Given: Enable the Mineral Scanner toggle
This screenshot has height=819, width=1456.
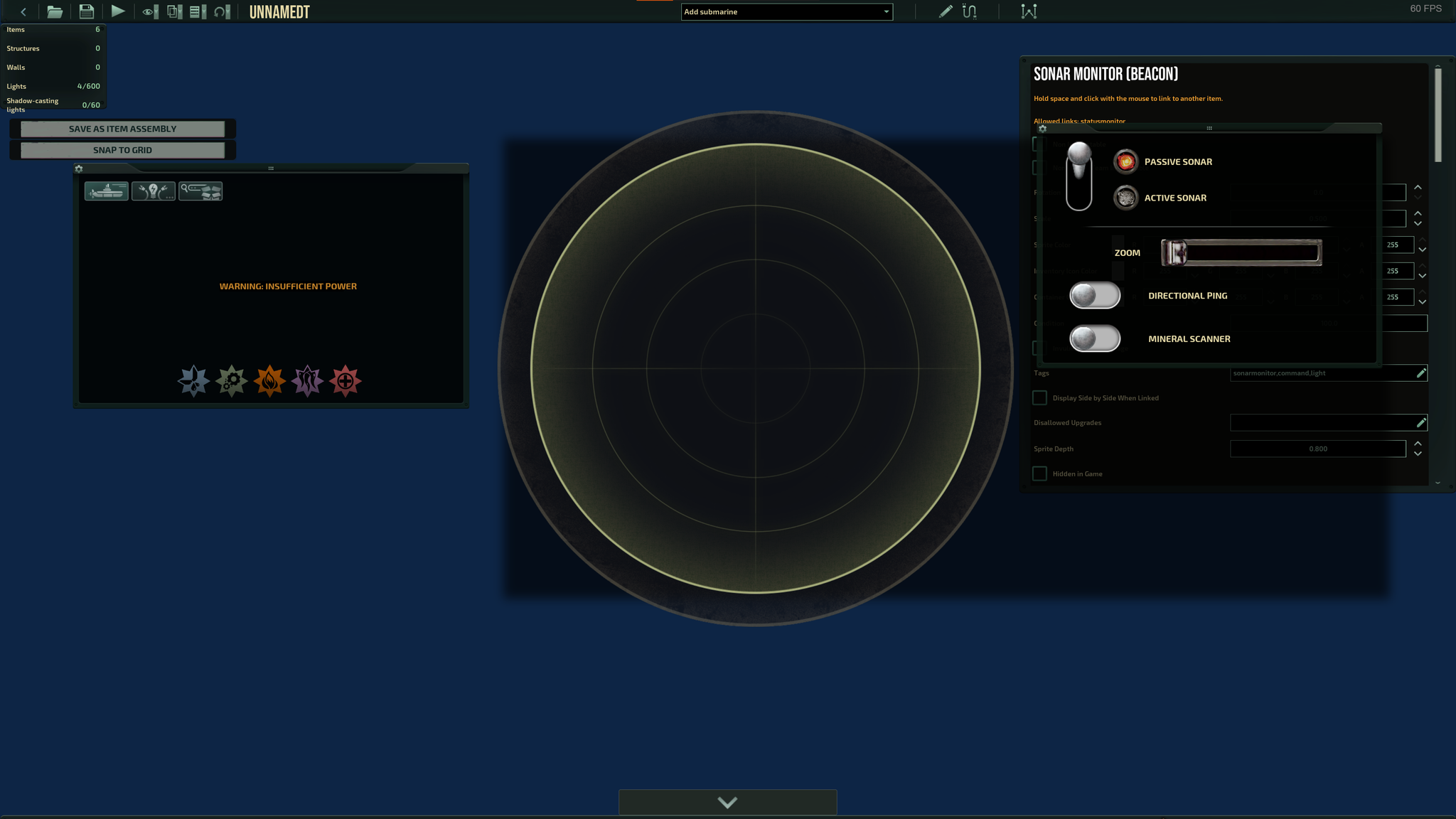Looking at the screenshot, I should pyautogui.click(x=1095, y=339).
